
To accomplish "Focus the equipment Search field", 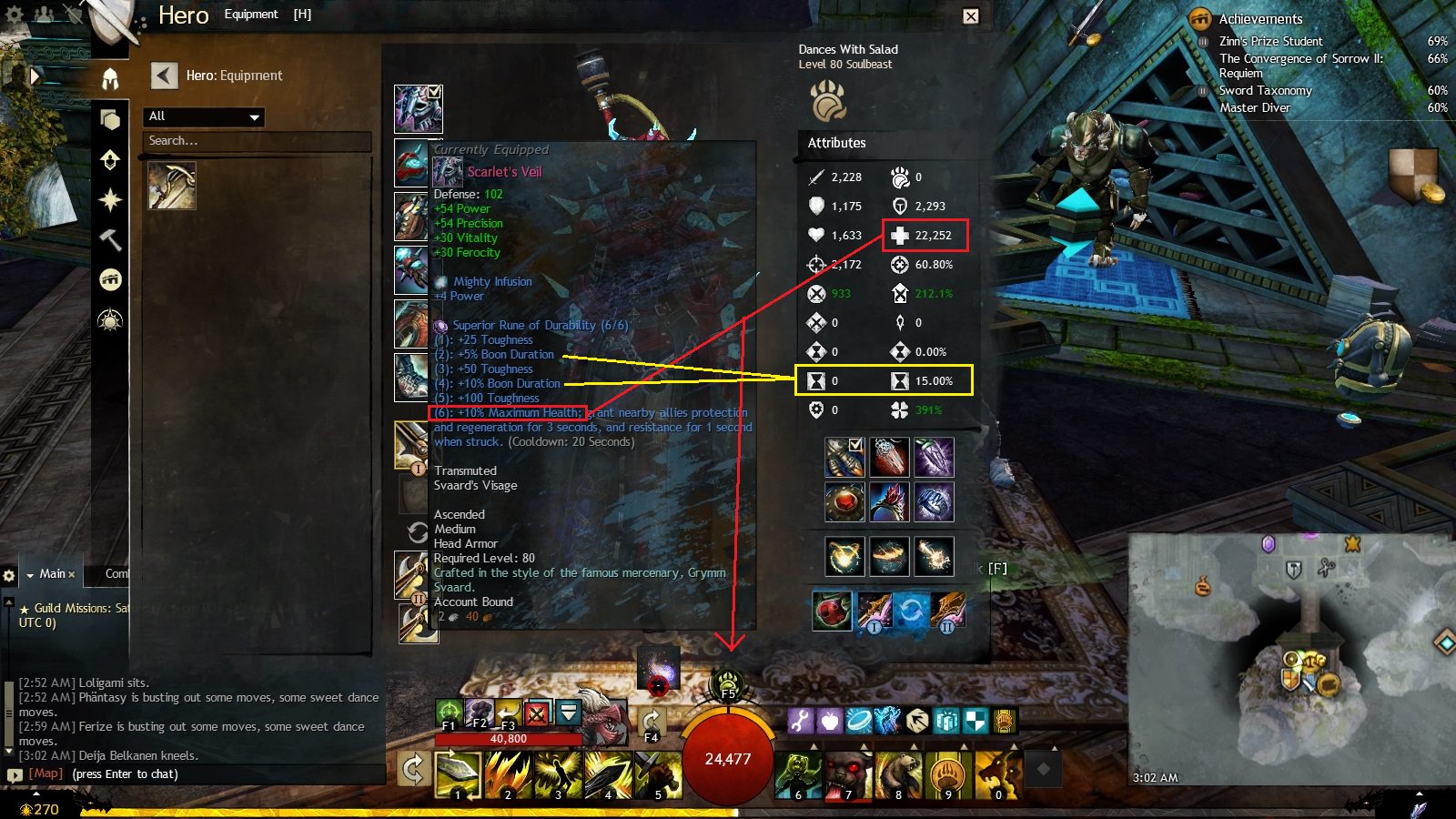I will pos(258,141).
